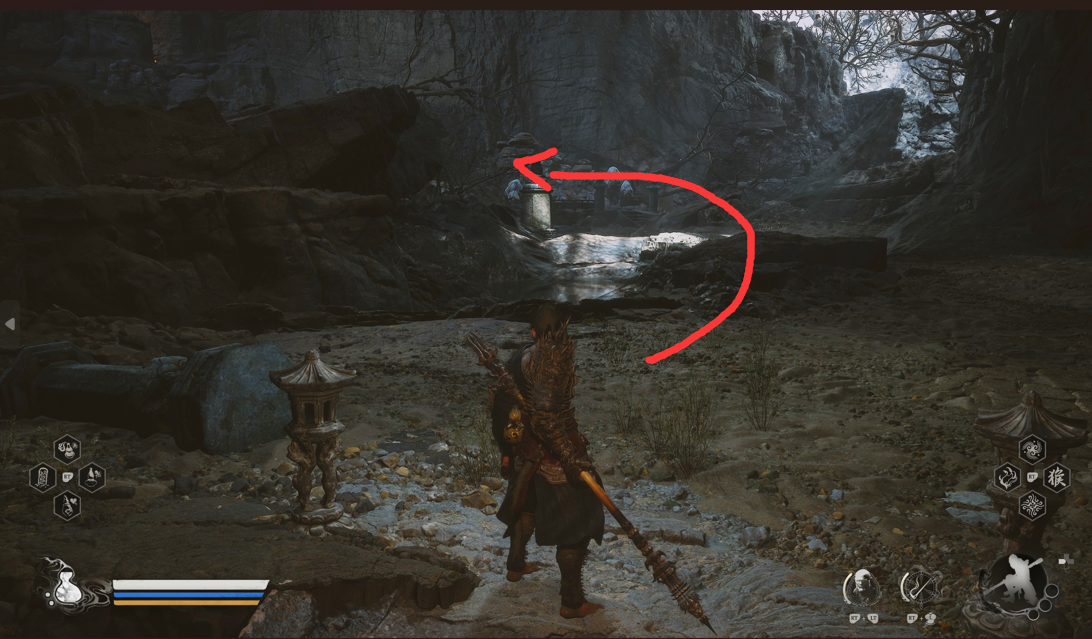Viewport: 1092px width, 639px height.
Task: Select the tablet-shaped item in left slot
Action: pyautogui.click(x=43, y=477)
